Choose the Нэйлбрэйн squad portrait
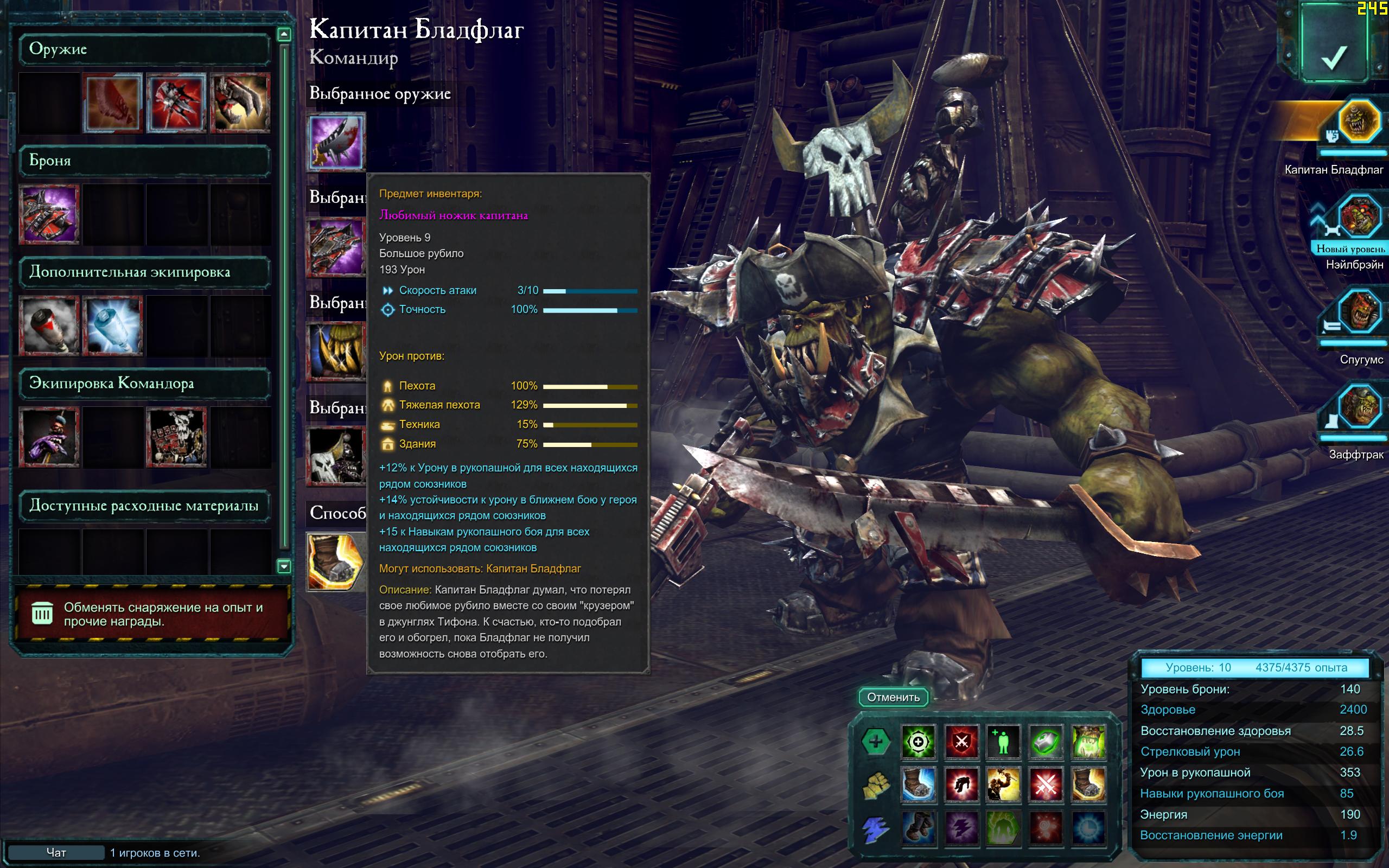1389x868 pixels. point(1359,217)
